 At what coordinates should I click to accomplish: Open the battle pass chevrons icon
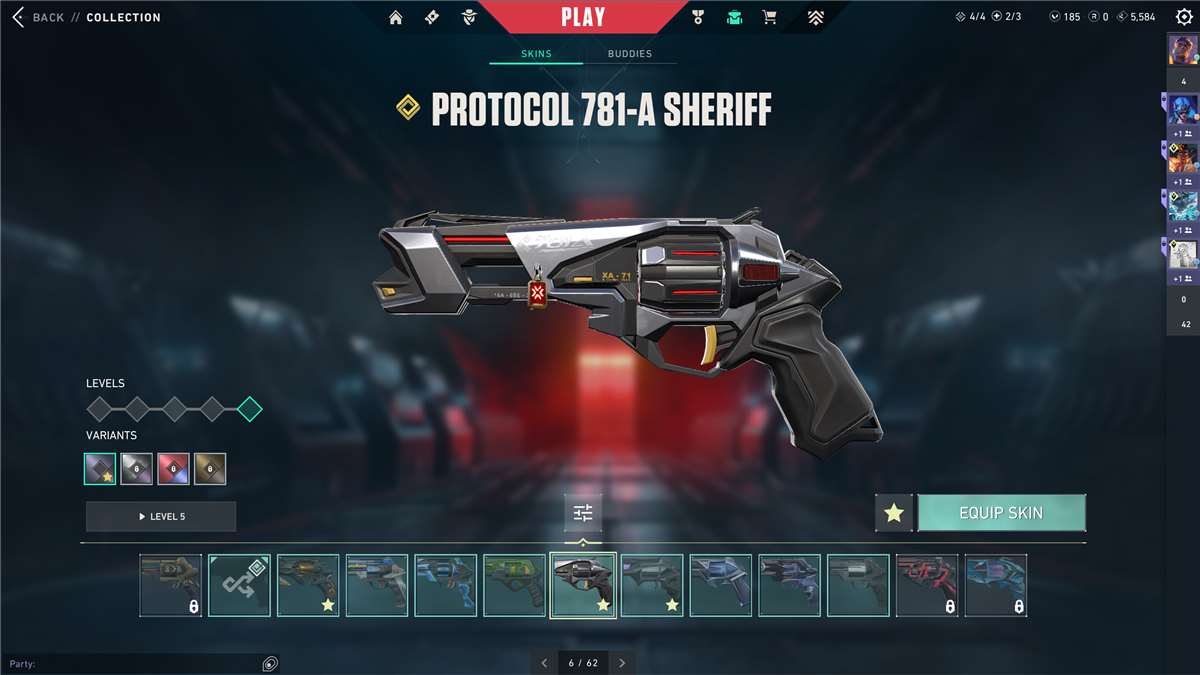click(x=817, y=17)
